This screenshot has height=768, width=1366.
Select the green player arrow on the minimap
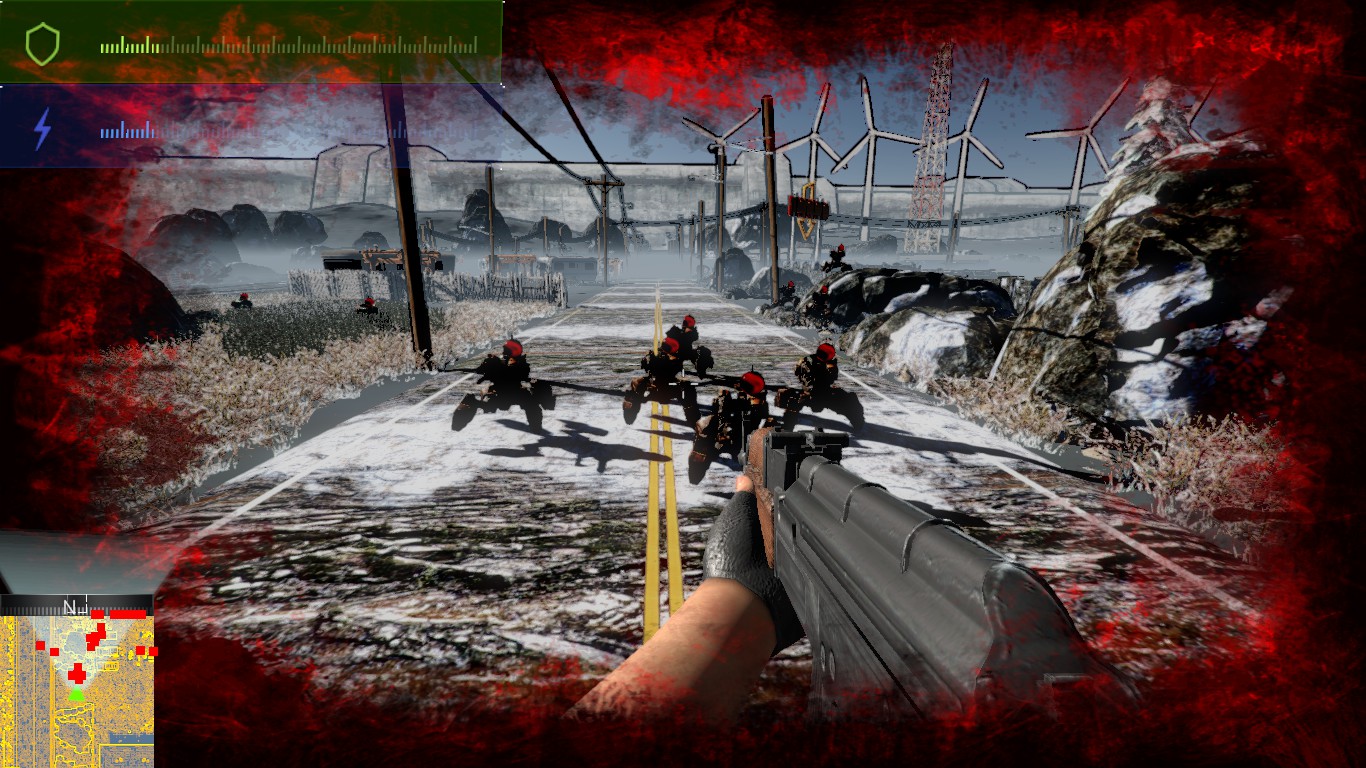click(76, 694)
